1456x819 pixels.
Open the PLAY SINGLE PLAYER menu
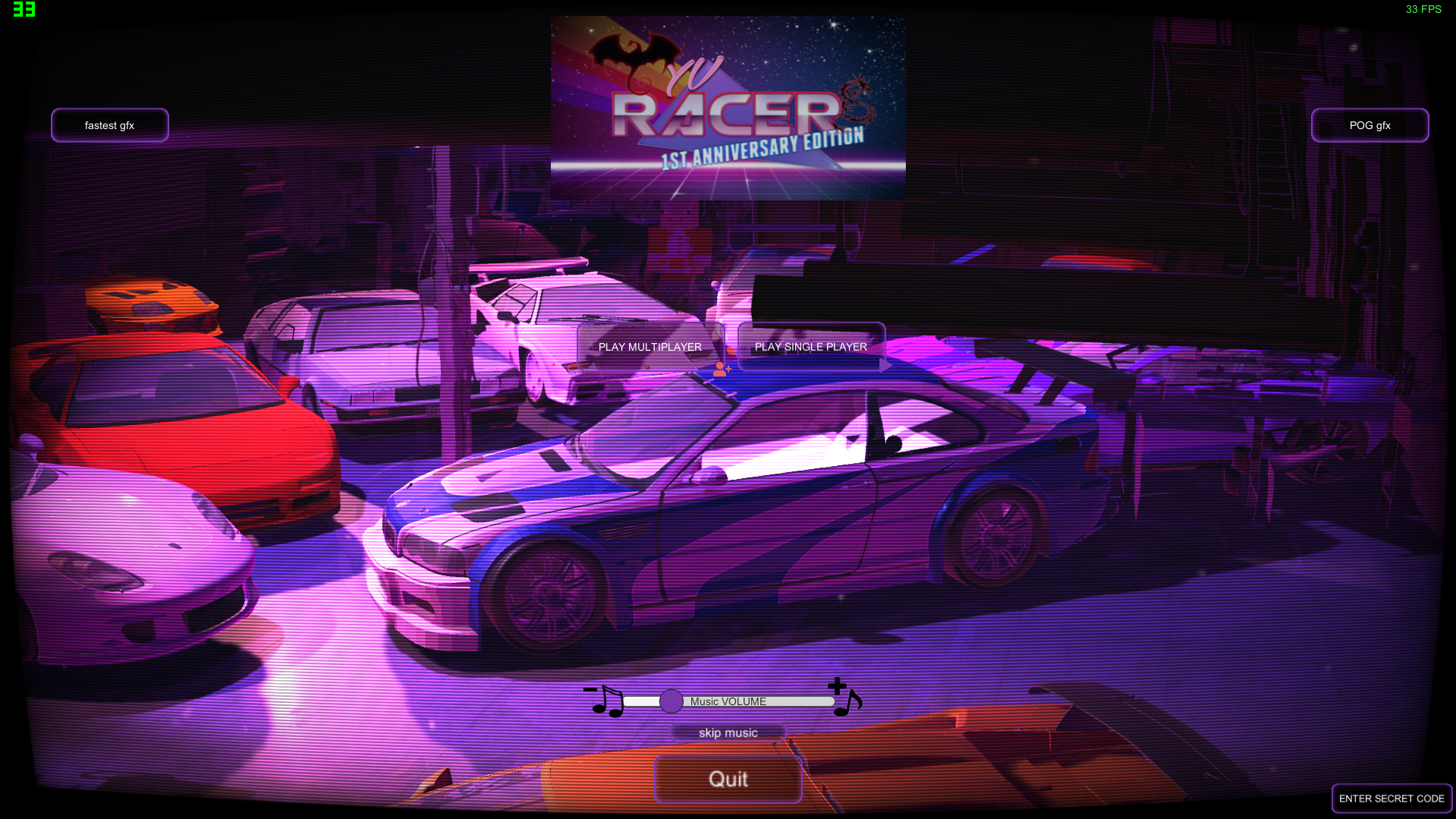click(x=810, y=347)
